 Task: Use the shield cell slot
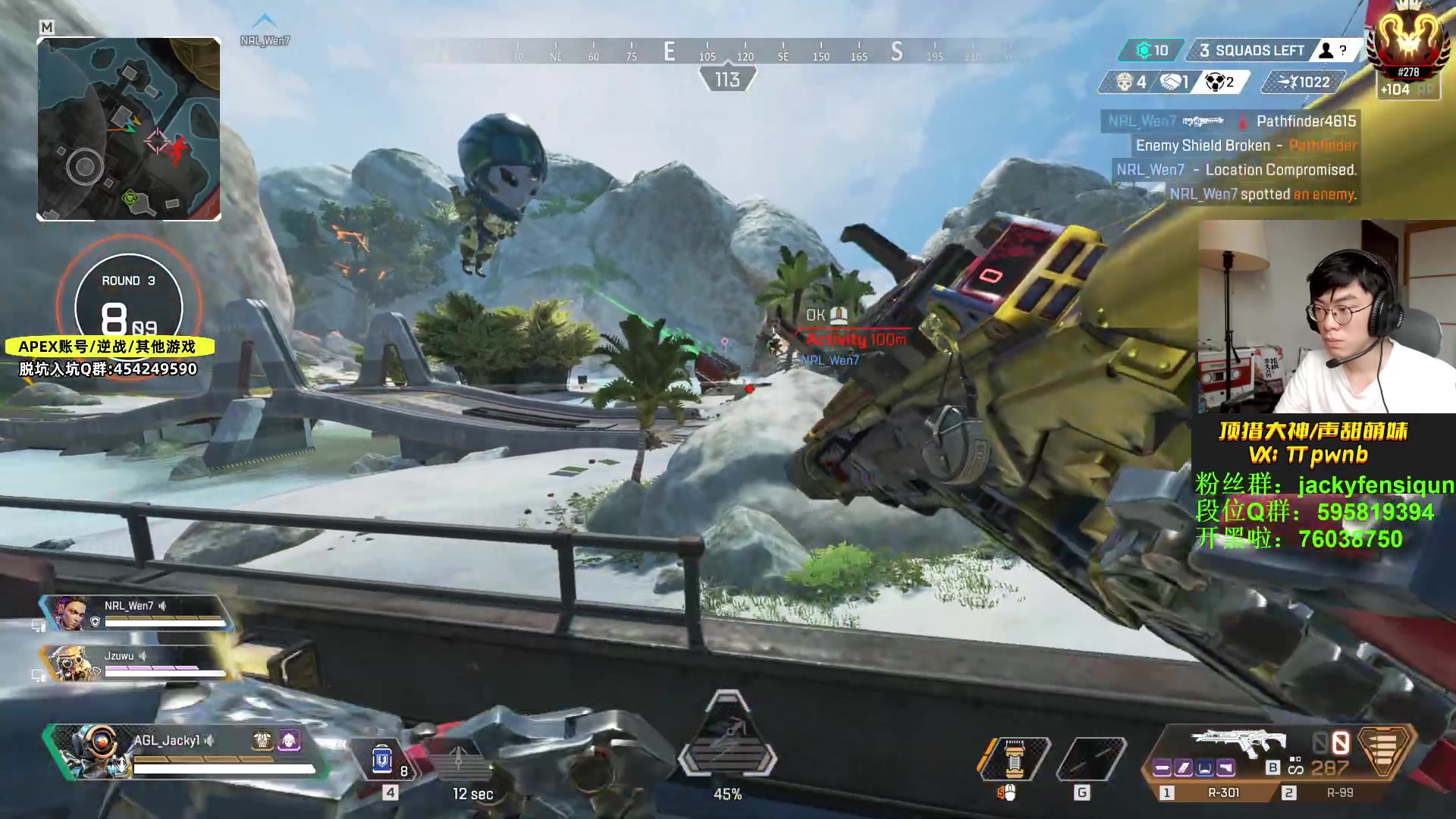(383, 759)
